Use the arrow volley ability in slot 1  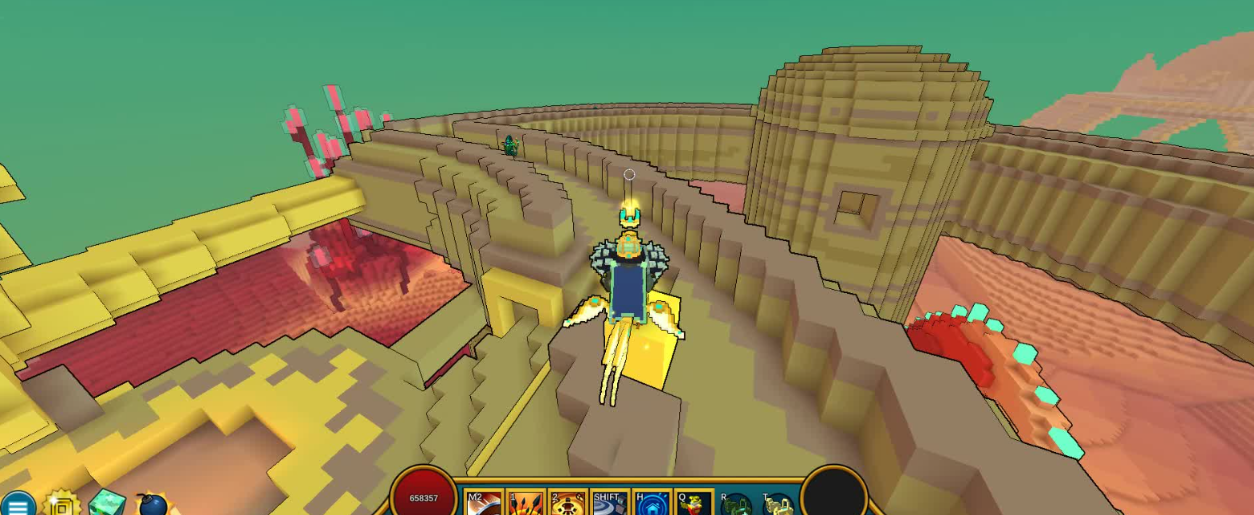pyautogui.click(x=526, y=503)
